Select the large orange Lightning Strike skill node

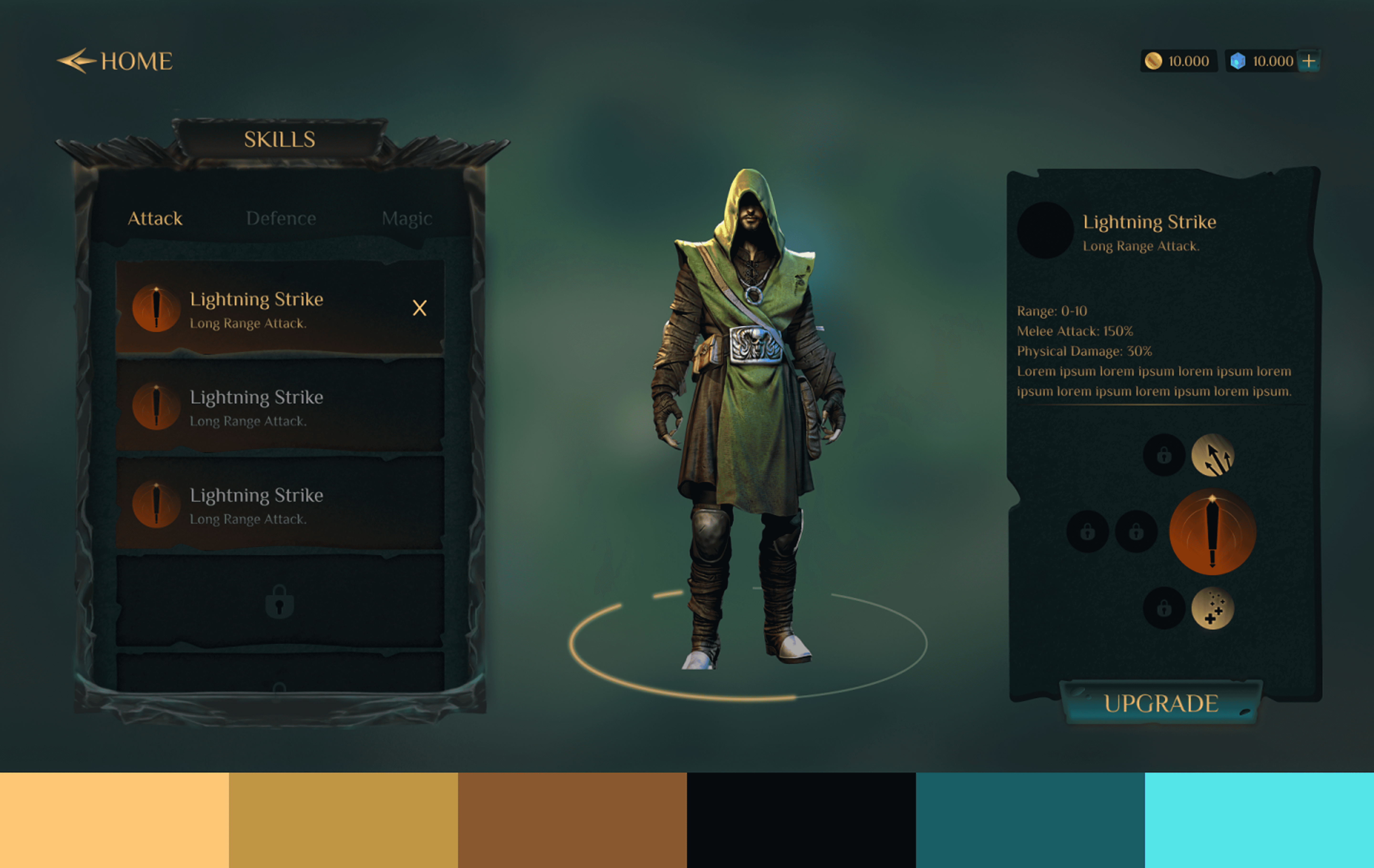click(x=1213, y=532)
